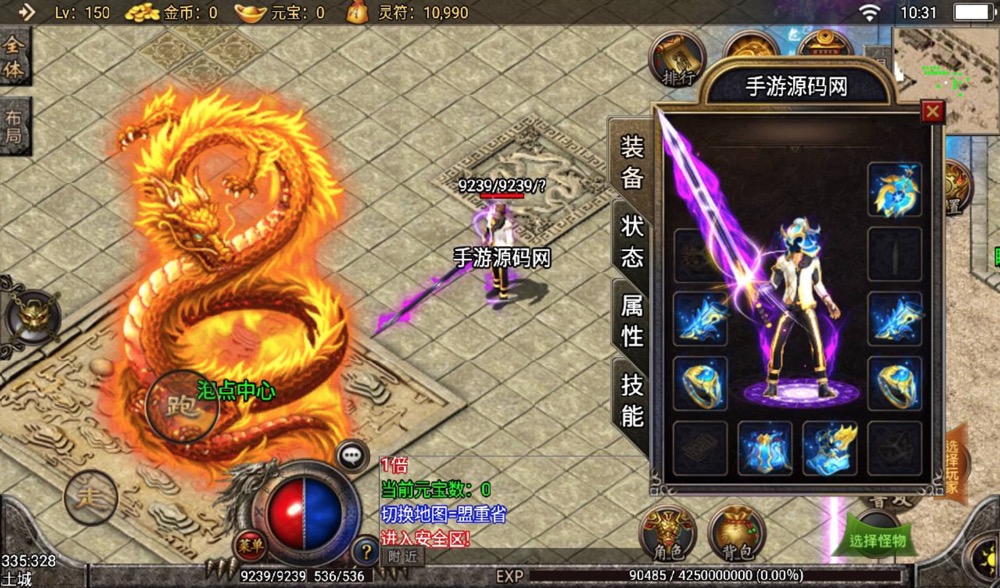
Task: Click the question mark help button
Action: (367, 551)
